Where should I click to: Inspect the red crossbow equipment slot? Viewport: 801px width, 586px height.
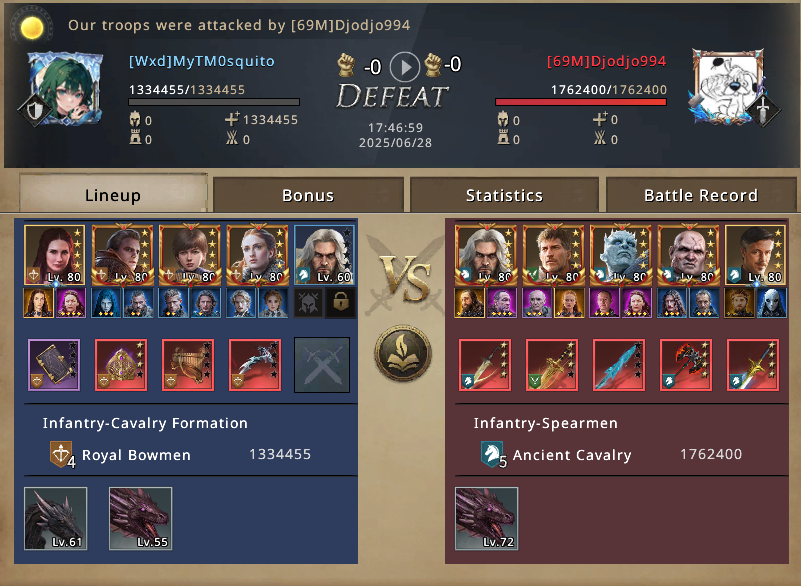click(255, 365)
